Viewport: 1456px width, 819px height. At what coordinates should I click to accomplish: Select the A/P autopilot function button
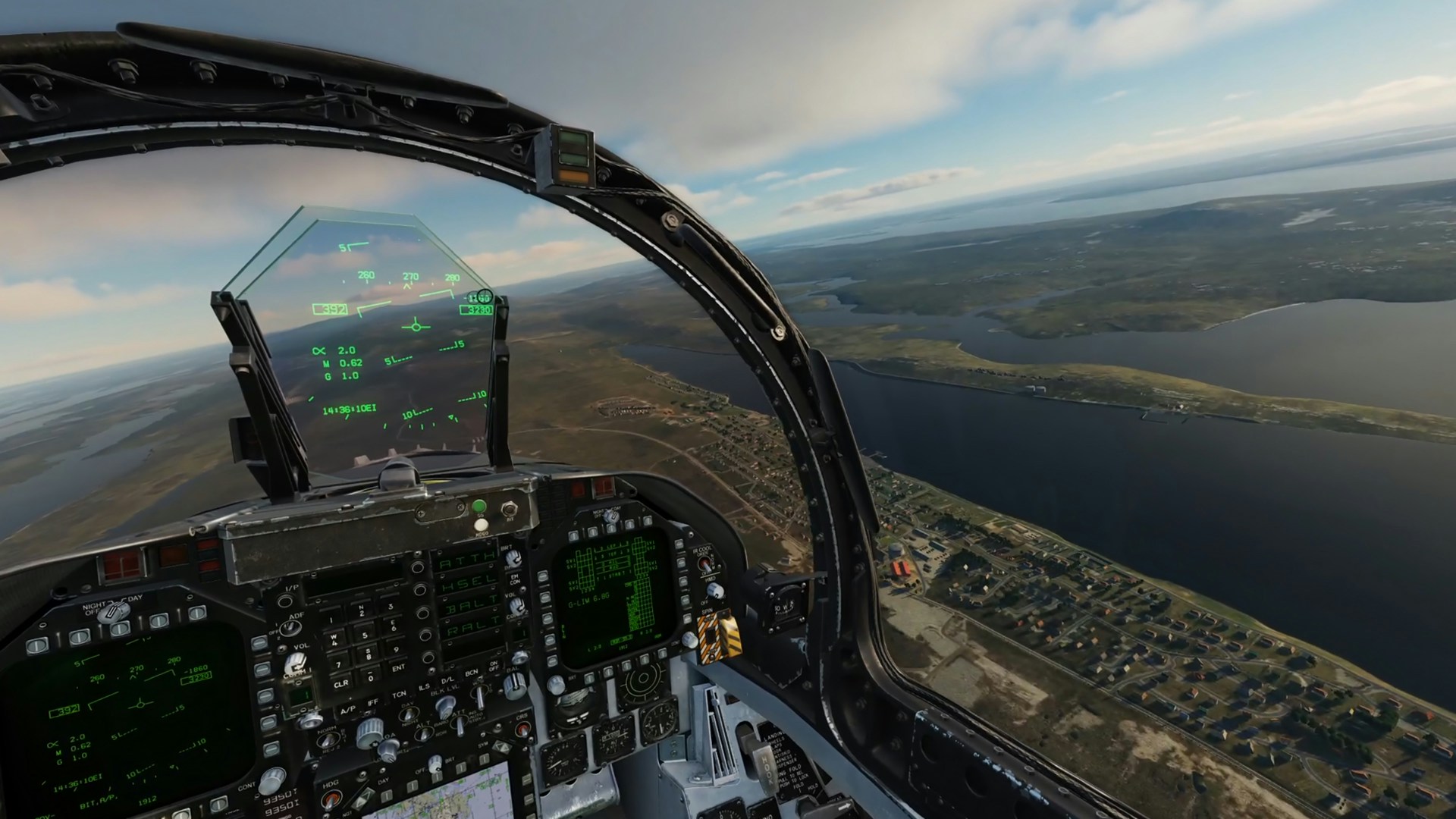pyautogui.click(x=347, y=711)
